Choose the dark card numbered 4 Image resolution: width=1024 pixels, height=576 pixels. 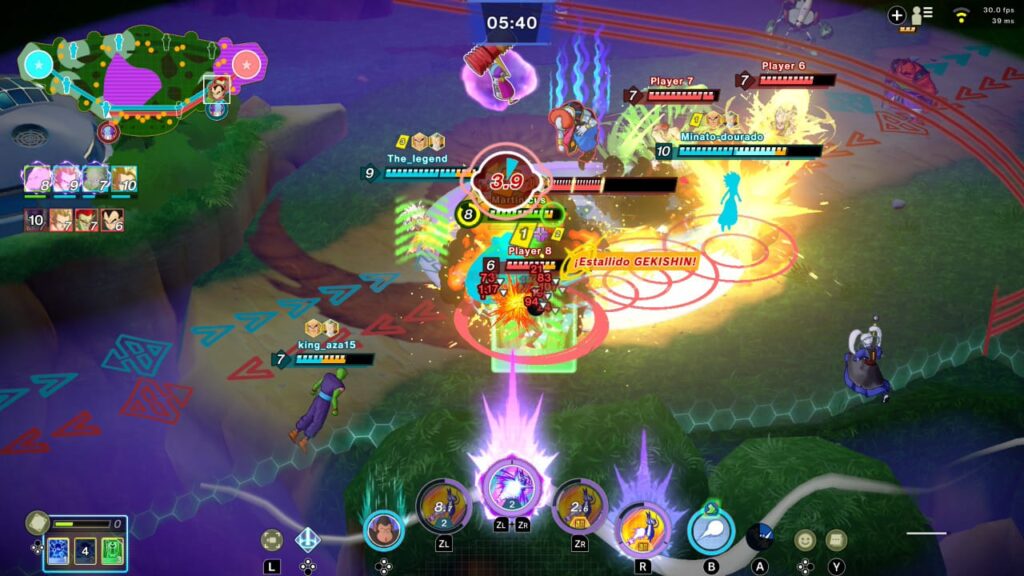click(x=85, y=551)
